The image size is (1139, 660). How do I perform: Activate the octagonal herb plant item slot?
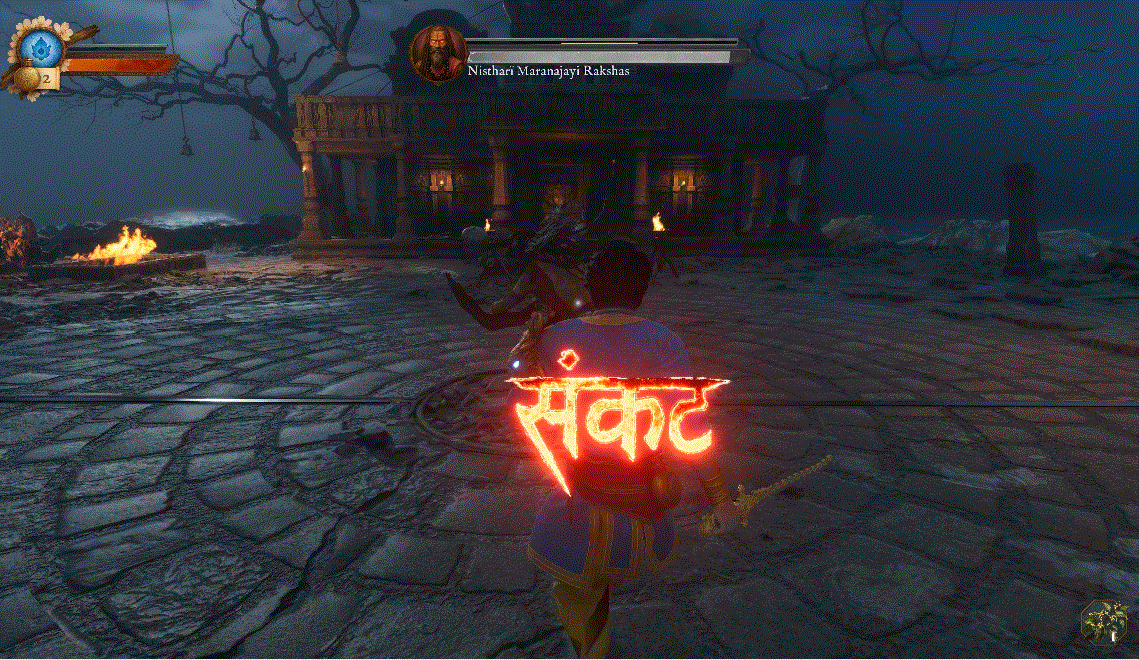1104,621
